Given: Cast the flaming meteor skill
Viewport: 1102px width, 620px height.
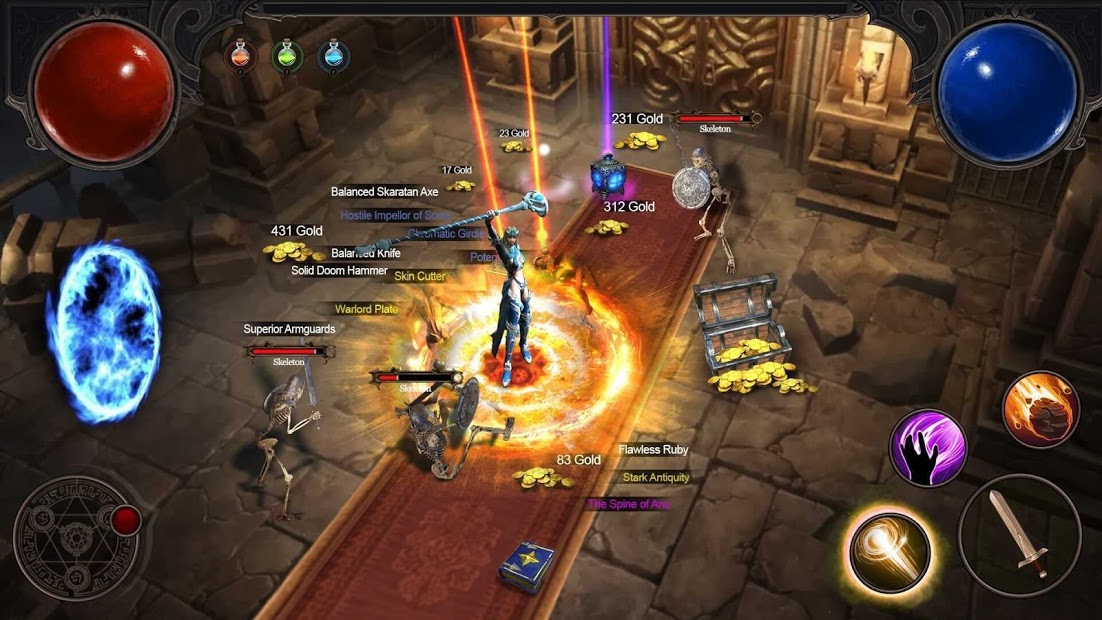Looking at the screenshot, I should coord(1040,409).
